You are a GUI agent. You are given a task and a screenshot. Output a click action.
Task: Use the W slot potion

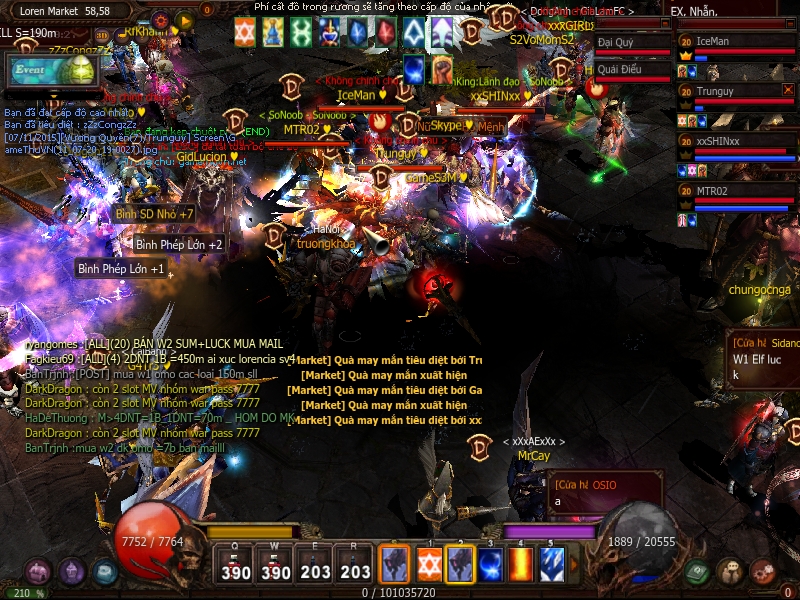coord(276,565)
